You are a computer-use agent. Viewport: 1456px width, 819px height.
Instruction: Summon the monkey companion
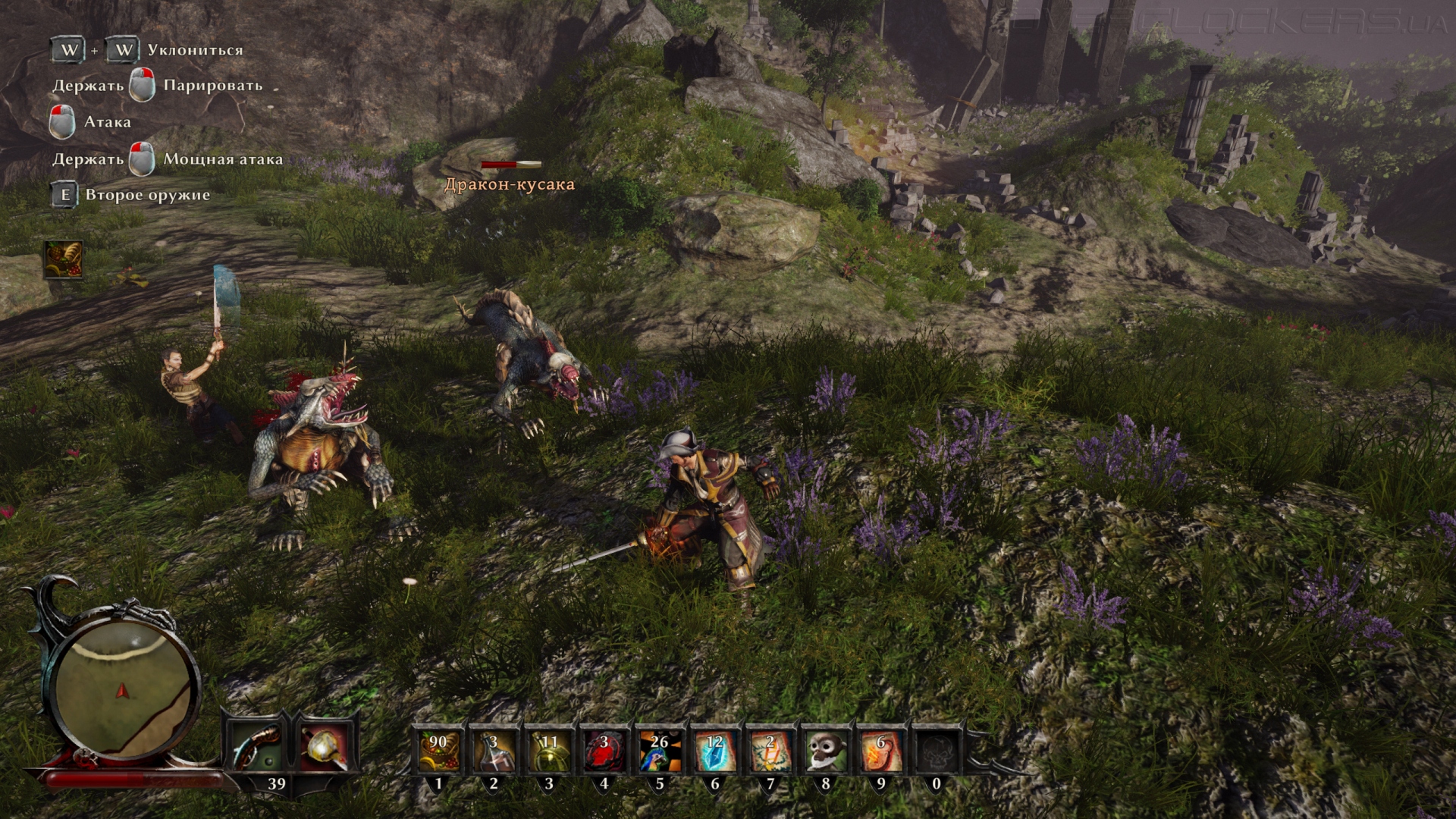tap(826, 751)
